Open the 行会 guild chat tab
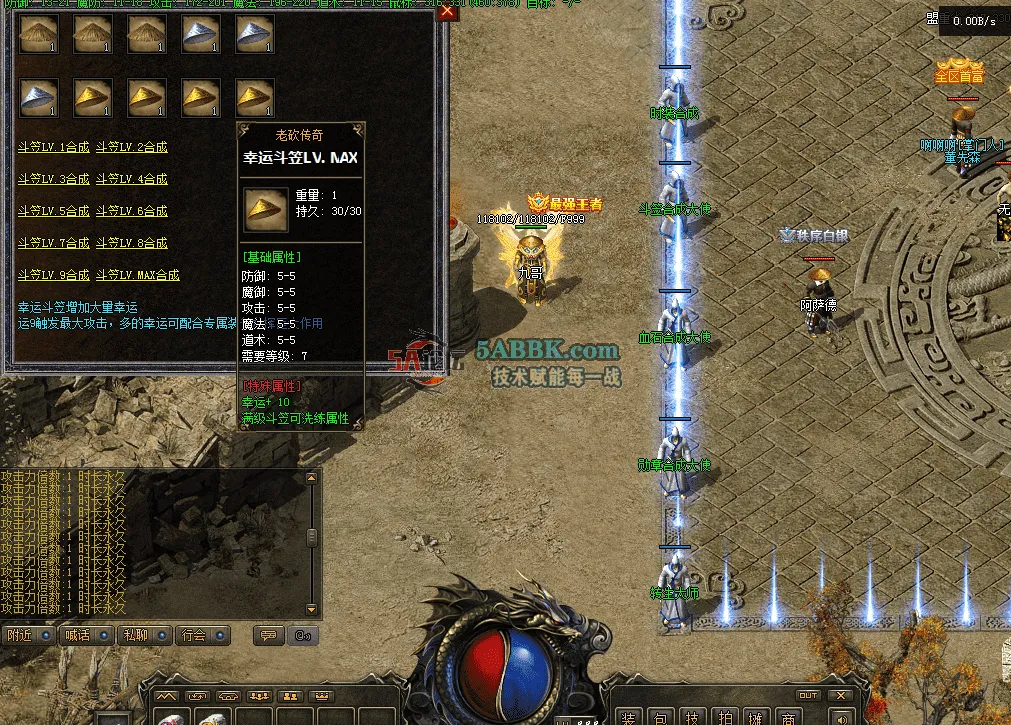Screen dimensions: 1011x725 click(x=198, y=635)
